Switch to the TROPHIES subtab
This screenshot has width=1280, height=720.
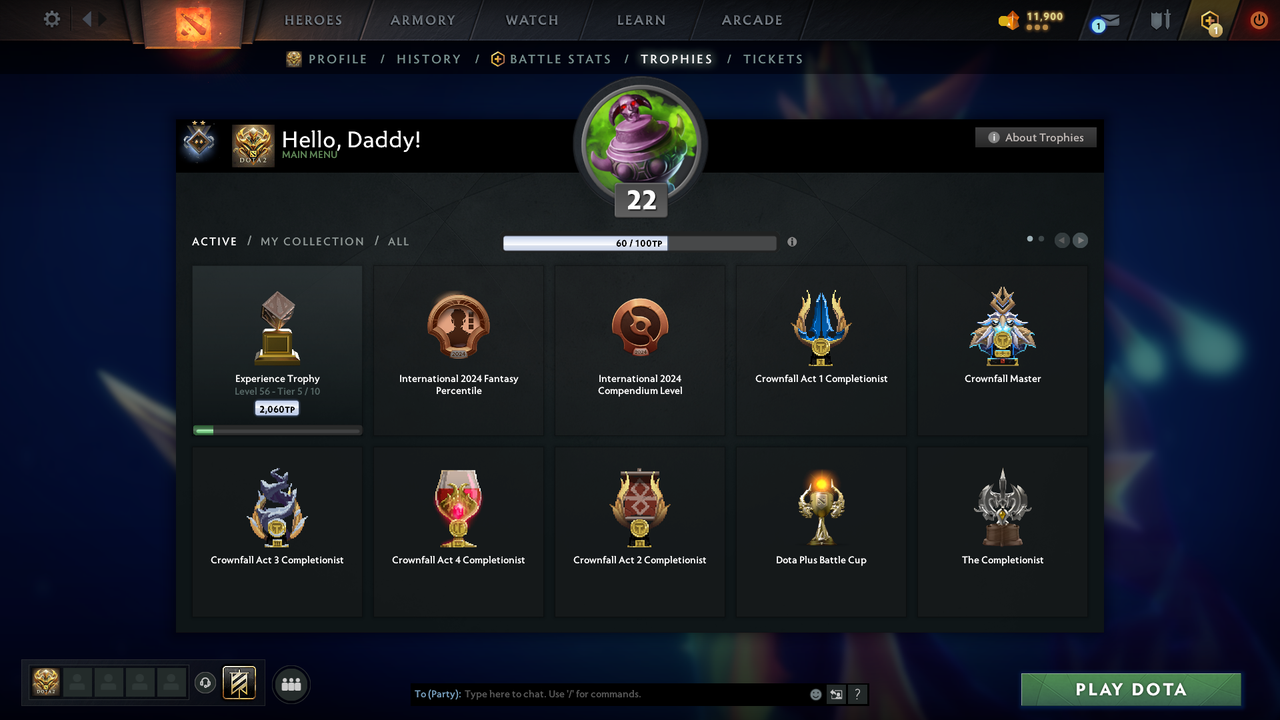[676, 59]
